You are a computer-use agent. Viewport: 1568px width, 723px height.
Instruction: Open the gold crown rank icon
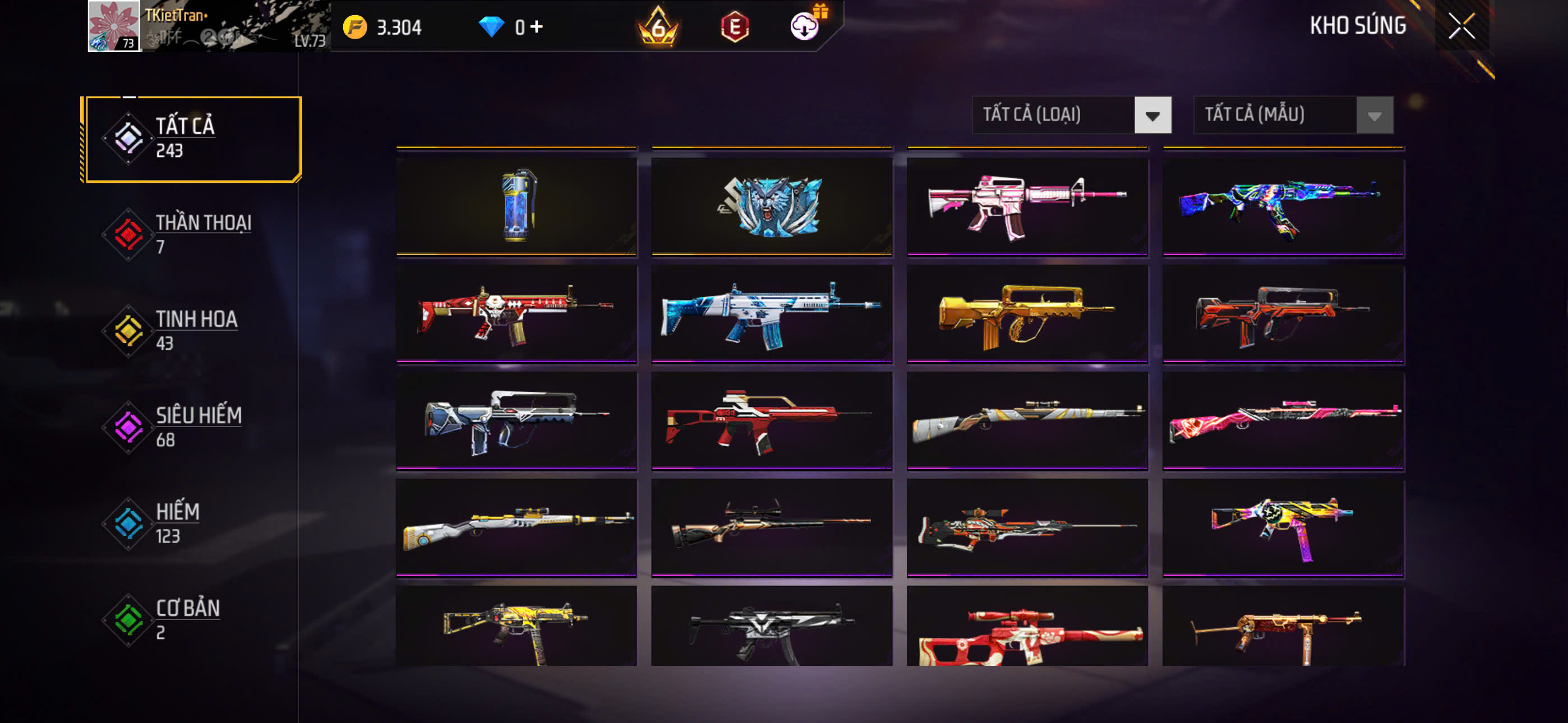(x=658, y=27)
